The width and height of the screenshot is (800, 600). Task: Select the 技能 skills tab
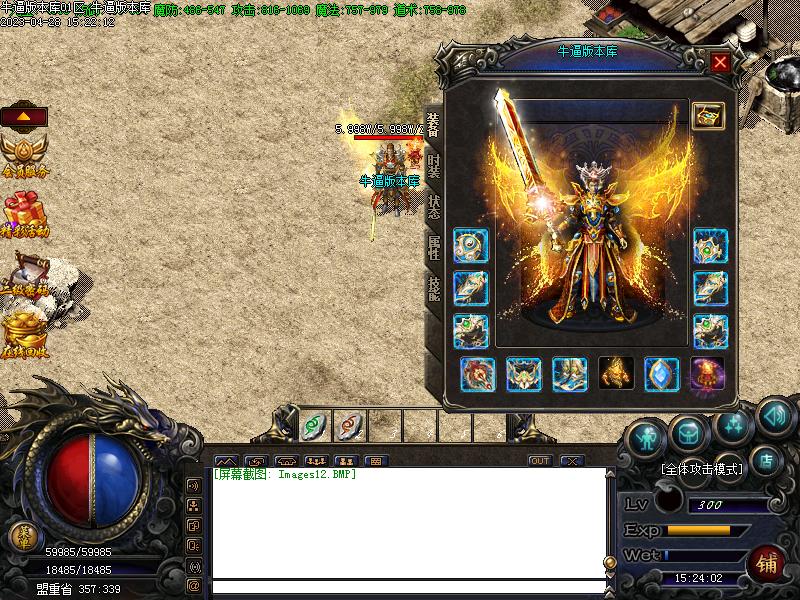click(x=434, y=287)
